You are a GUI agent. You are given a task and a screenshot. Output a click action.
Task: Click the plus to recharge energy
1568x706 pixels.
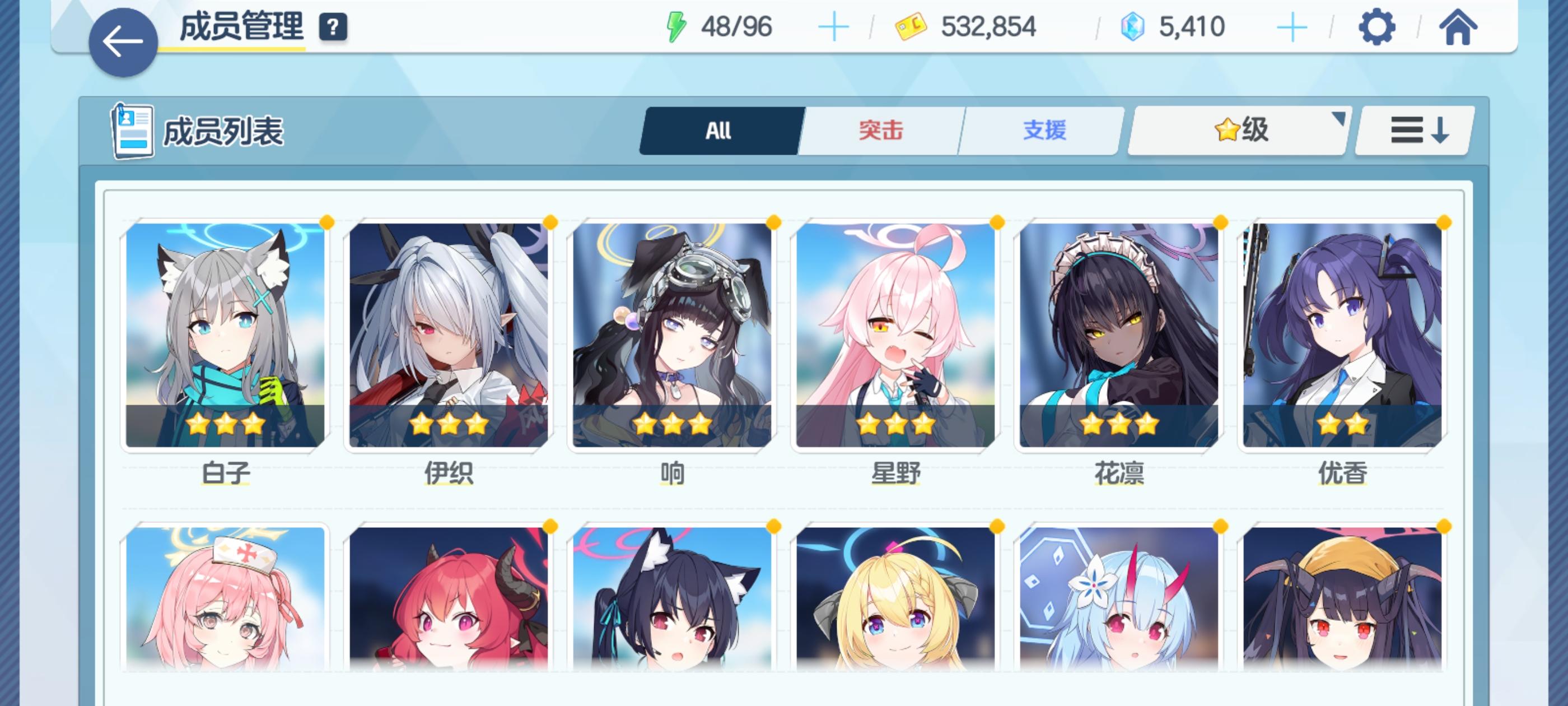click(x=834, y=26)
